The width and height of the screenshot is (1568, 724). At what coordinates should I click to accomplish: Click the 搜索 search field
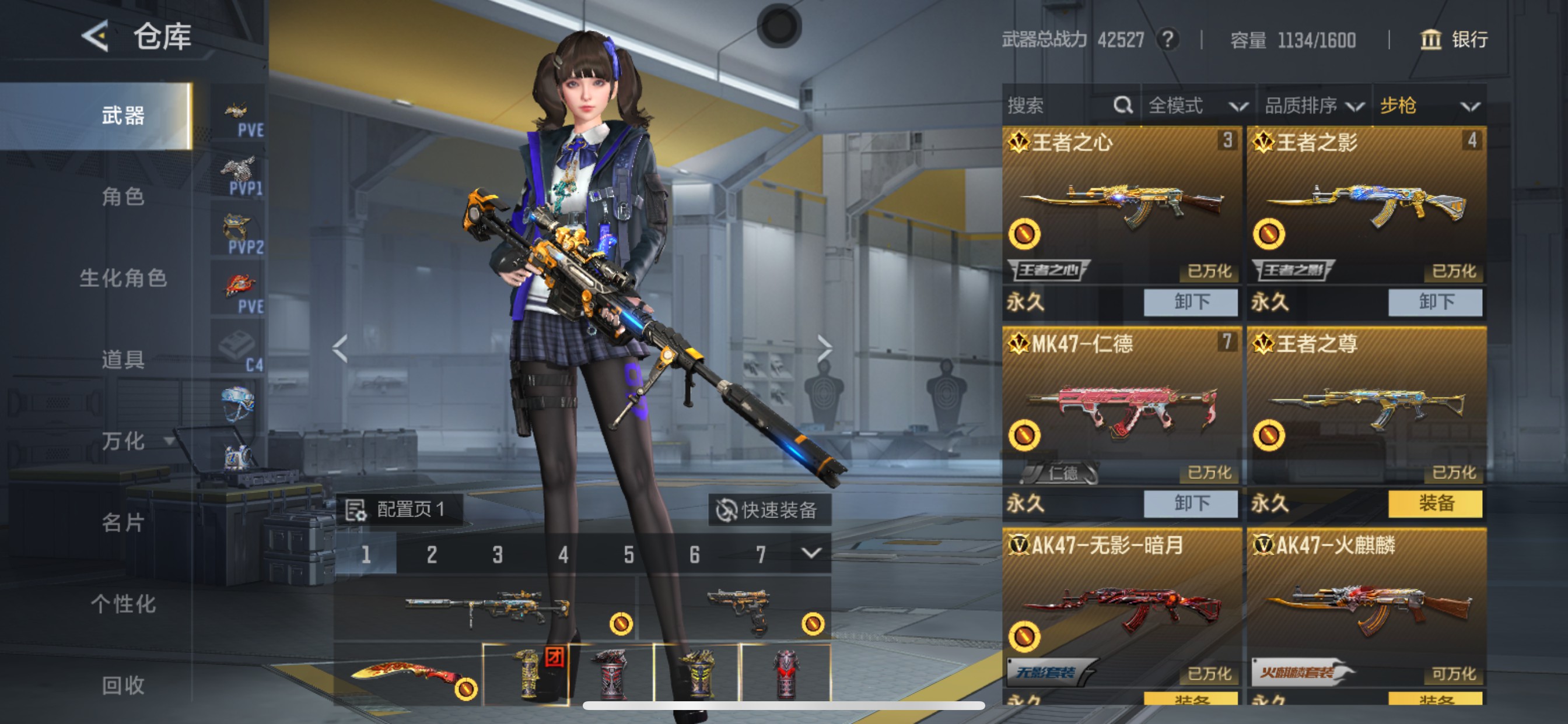tap(1059, 106)
